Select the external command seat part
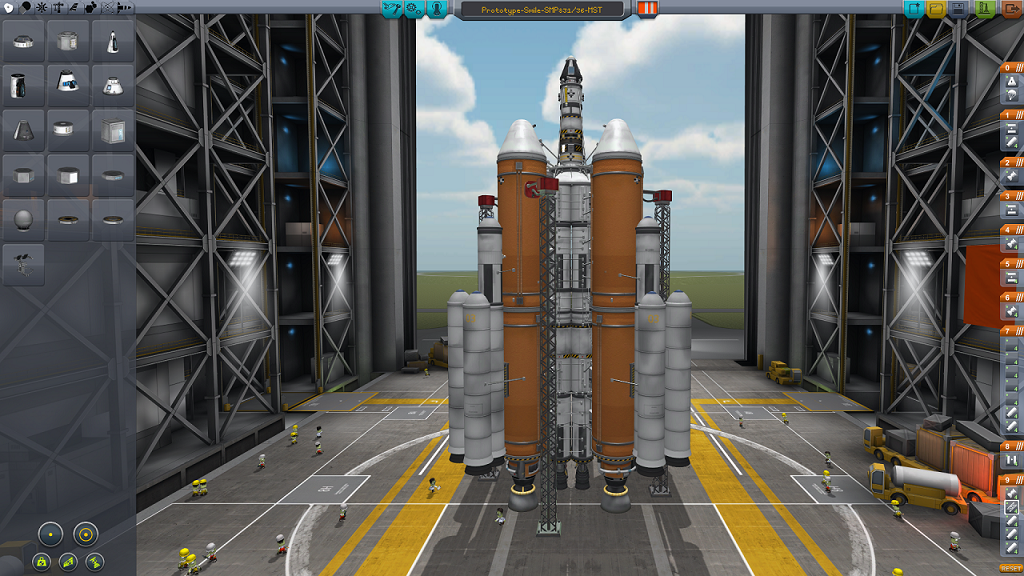The height and width of the screenshot is (576, 1024). coord(23,264)
